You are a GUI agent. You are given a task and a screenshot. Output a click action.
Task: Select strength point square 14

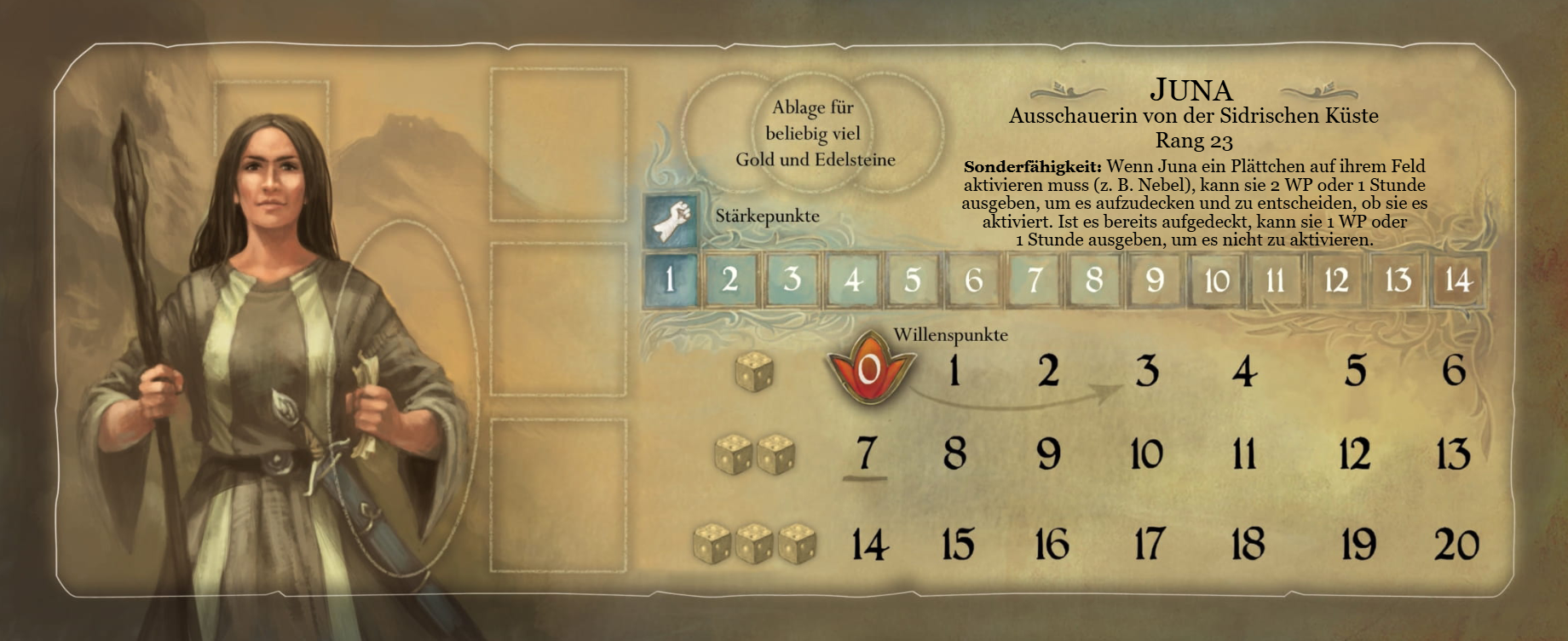coord(1458,280)
